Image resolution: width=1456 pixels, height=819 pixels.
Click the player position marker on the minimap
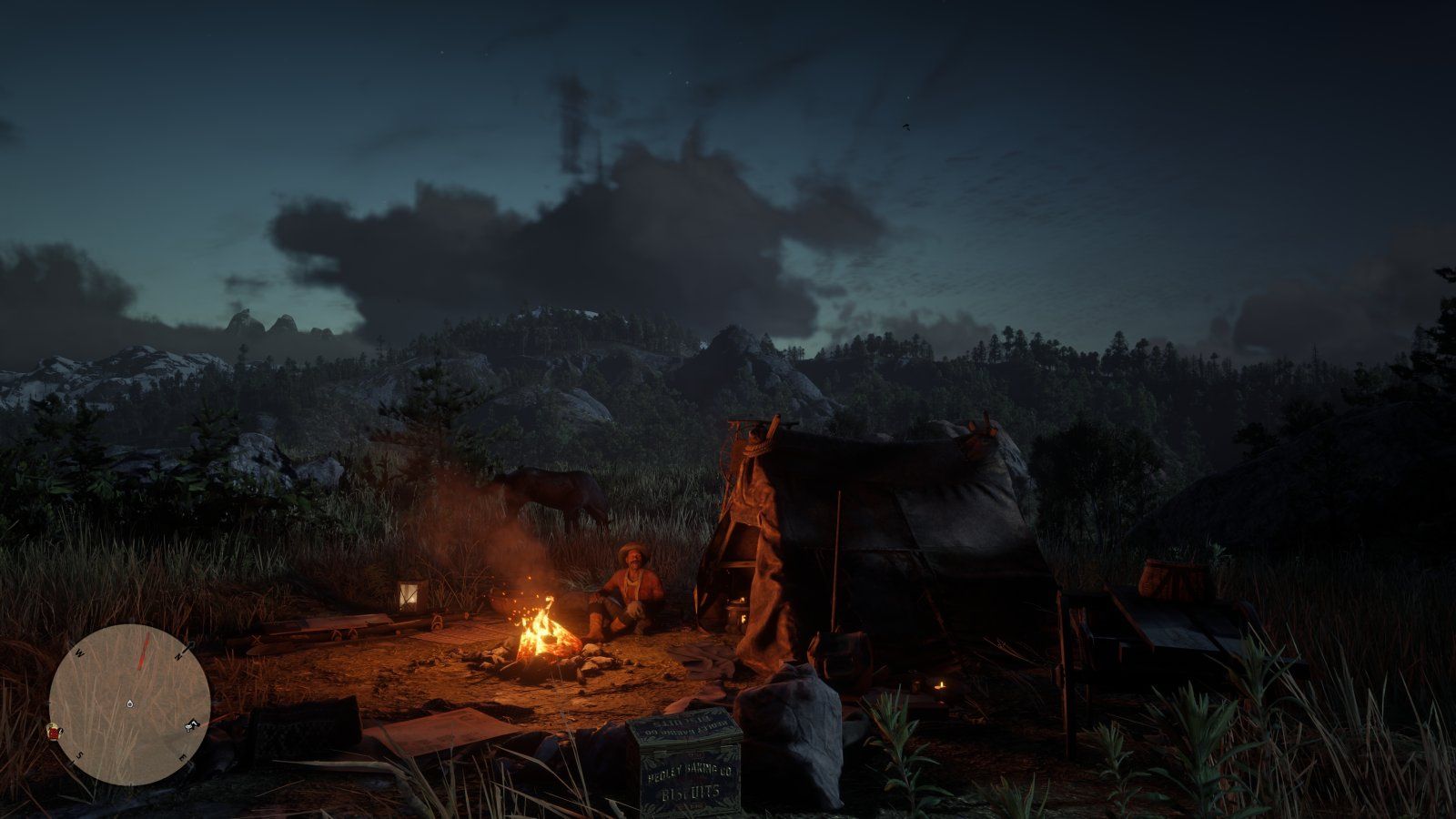point(130,704)
